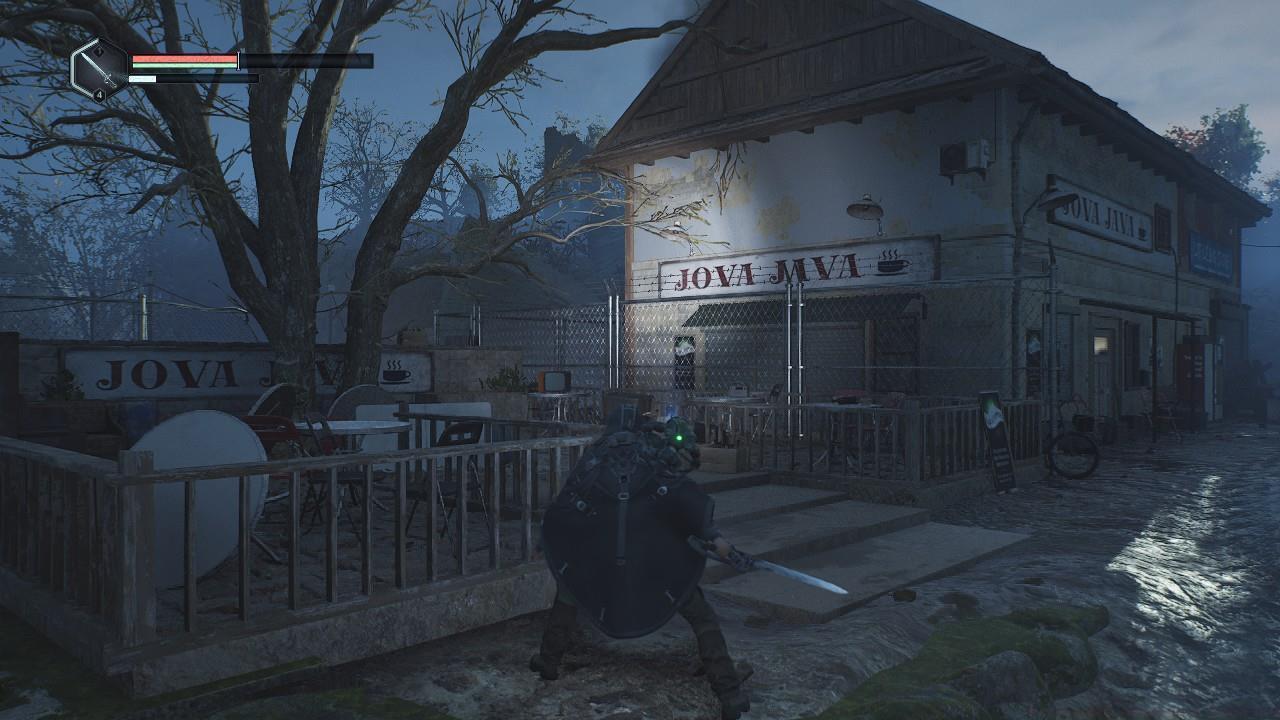This screenshot has width=1280, height=720.
Task: Click the "4" slot number on the weapon hexagon
Action: 98,93
